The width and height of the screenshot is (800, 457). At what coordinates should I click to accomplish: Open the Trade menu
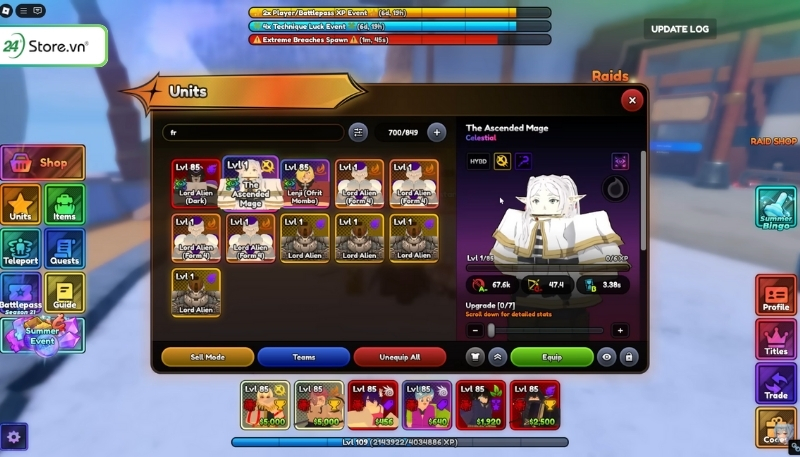777,383
